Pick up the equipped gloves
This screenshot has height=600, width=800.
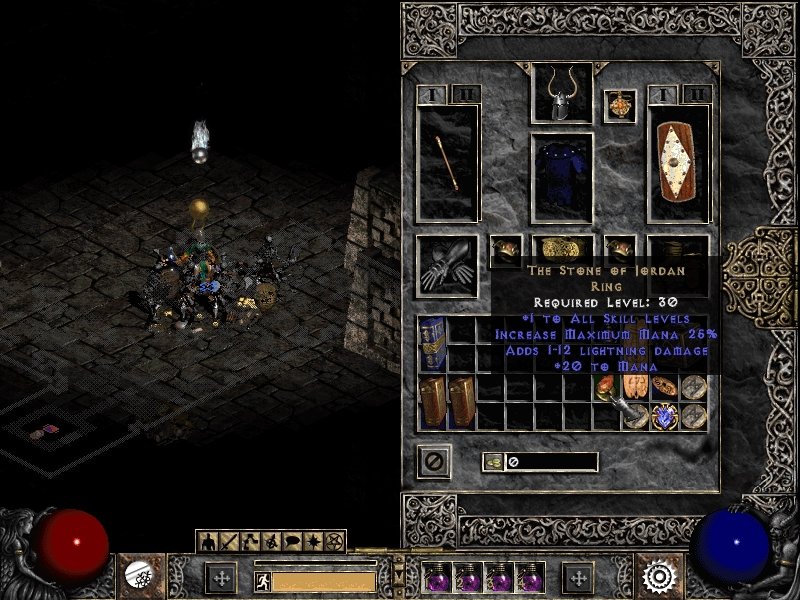tap(447, 264)
